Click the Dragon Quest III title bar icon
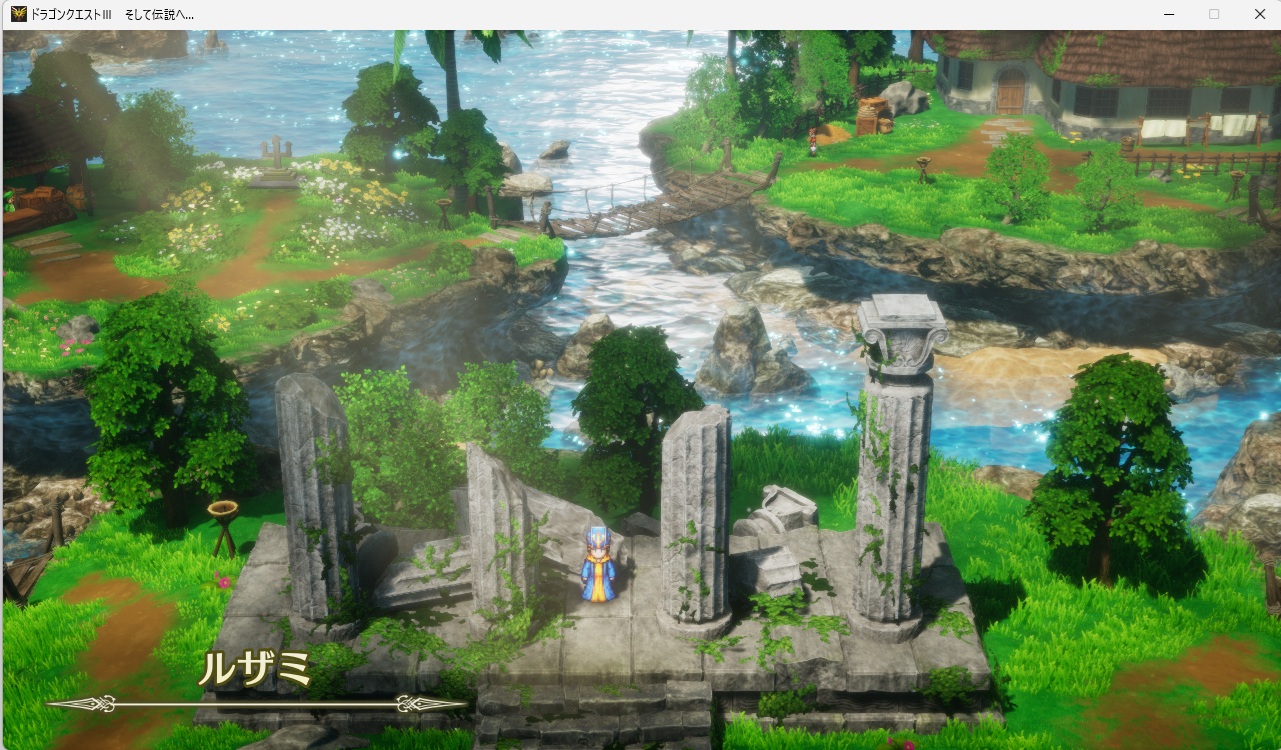The height and width of the screenshot is (750, 1281). 16,14
